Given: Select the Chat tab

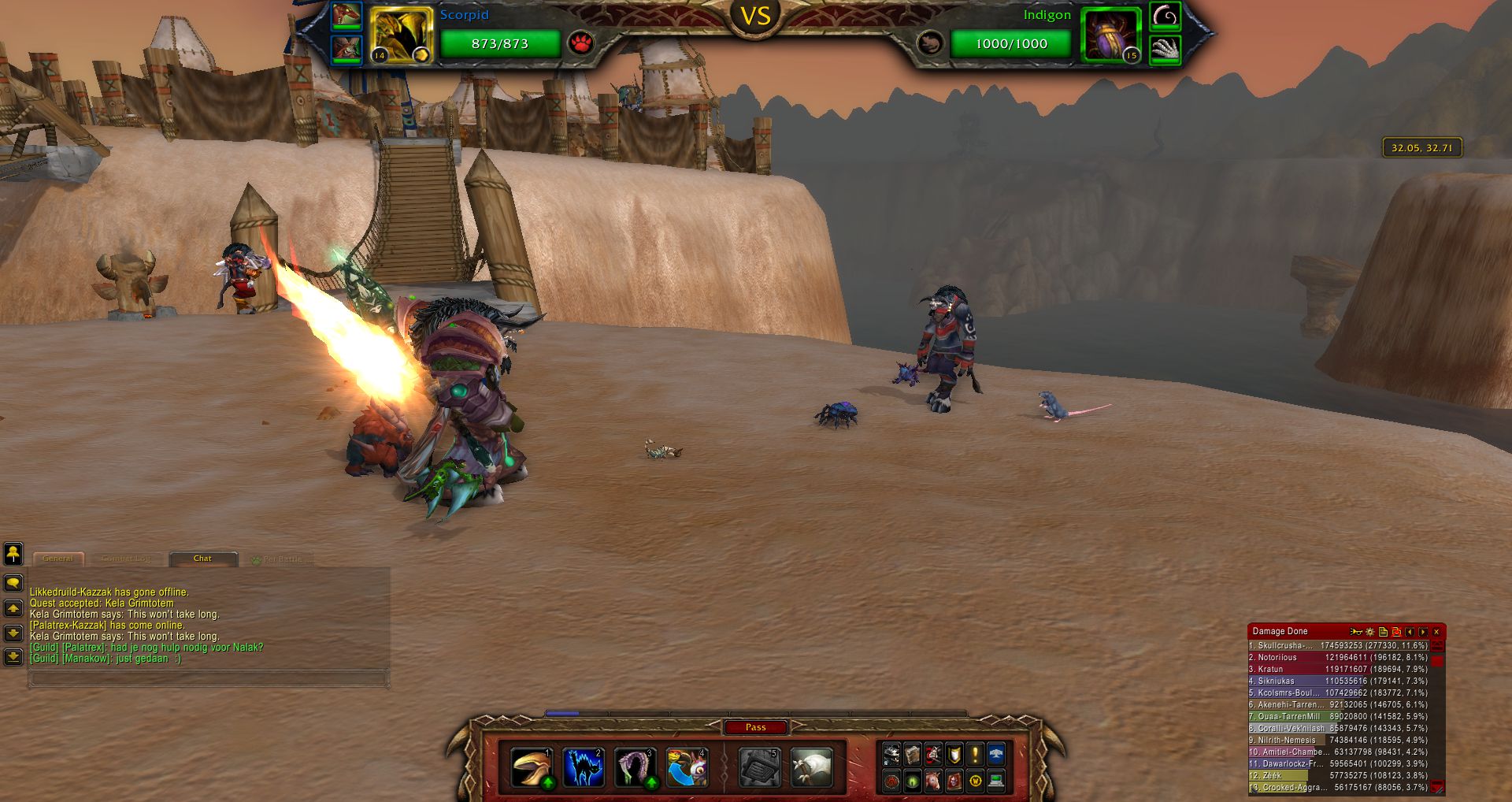Looking at the screenshot, I should 202,559.
